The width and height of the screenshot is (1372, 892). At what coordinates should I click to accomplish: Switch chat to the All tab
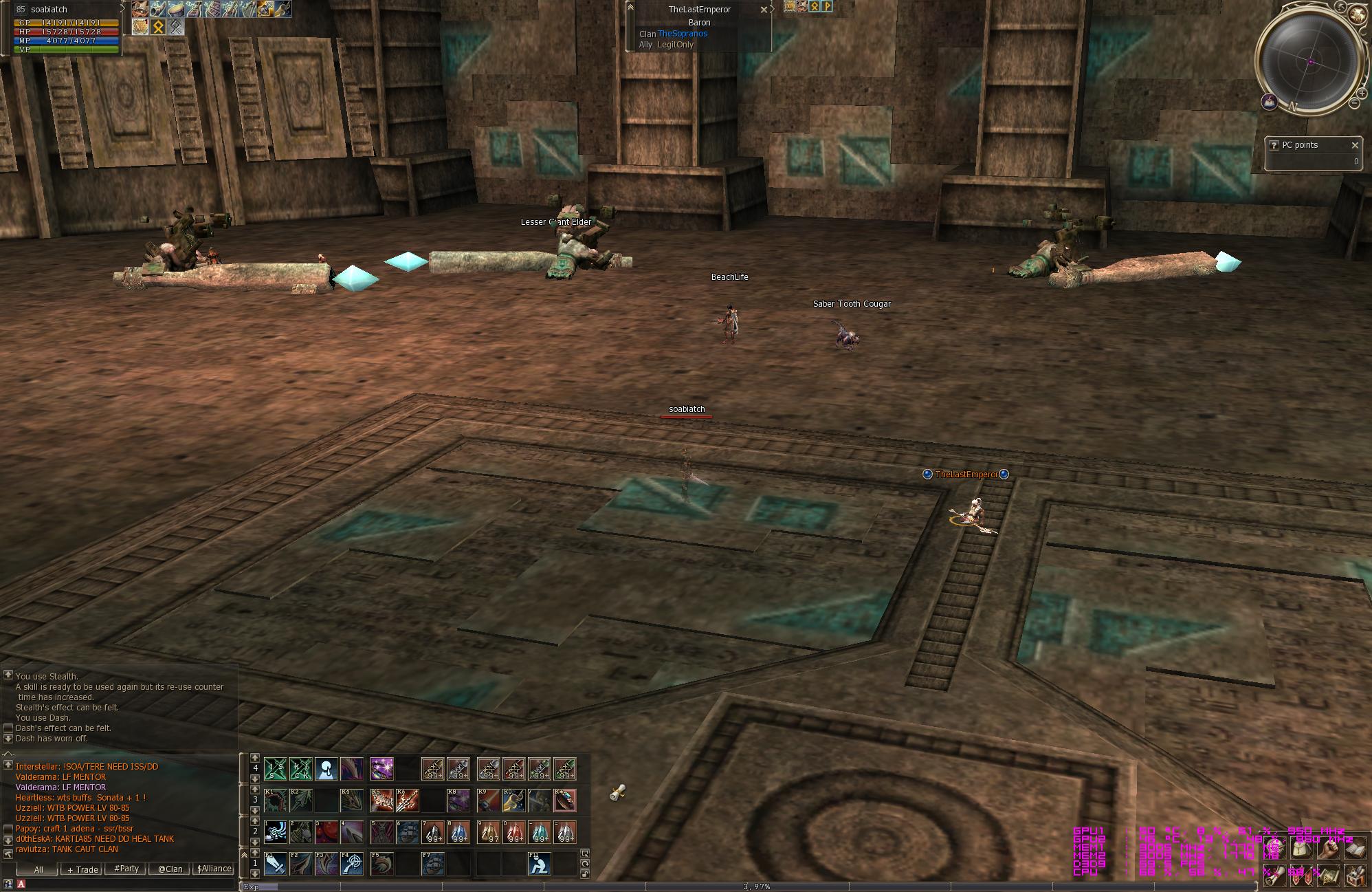pos(38,869)
